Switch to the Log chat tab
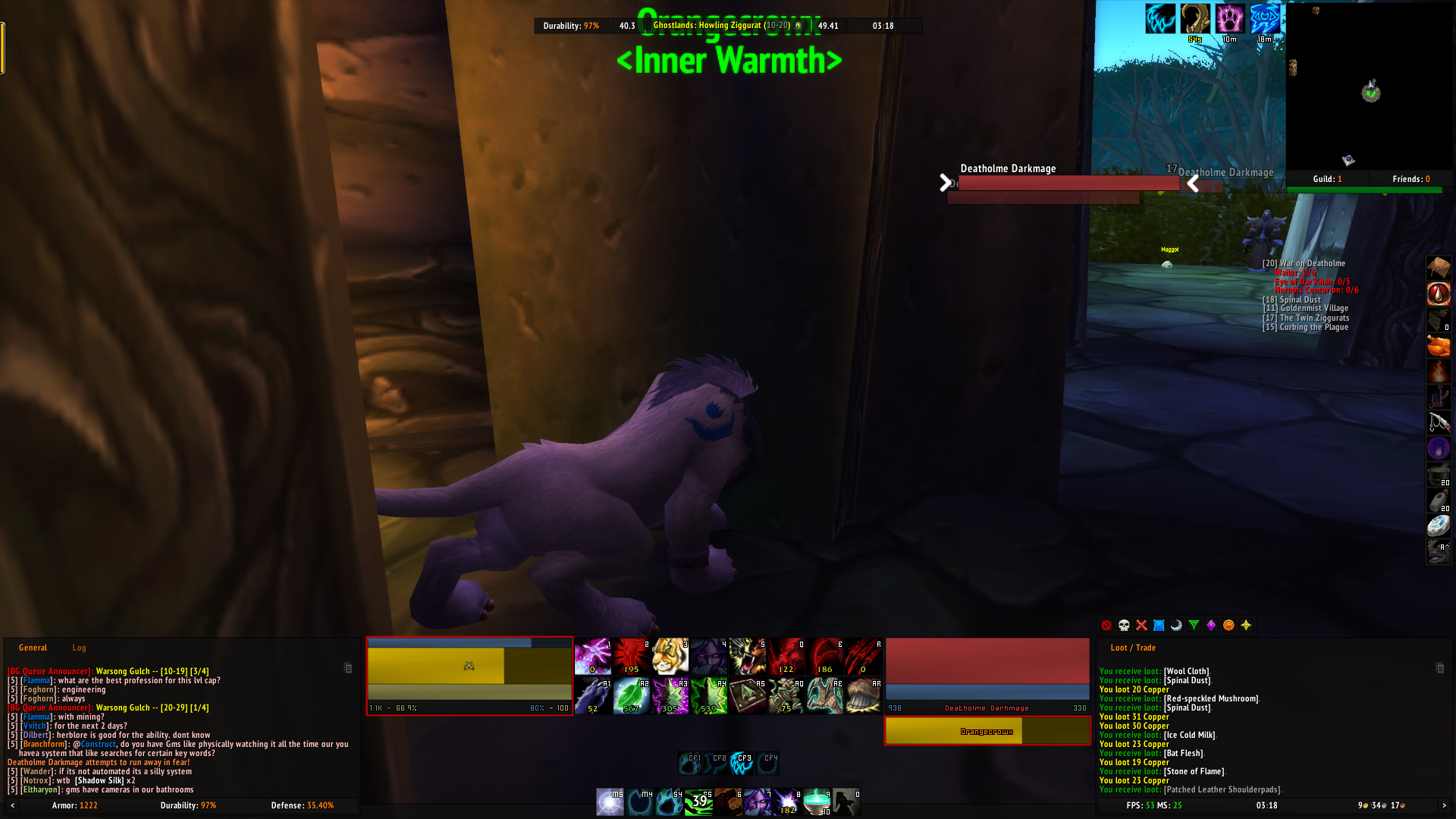The width and height of the screenshot is (1456, 819). point(79,648)
